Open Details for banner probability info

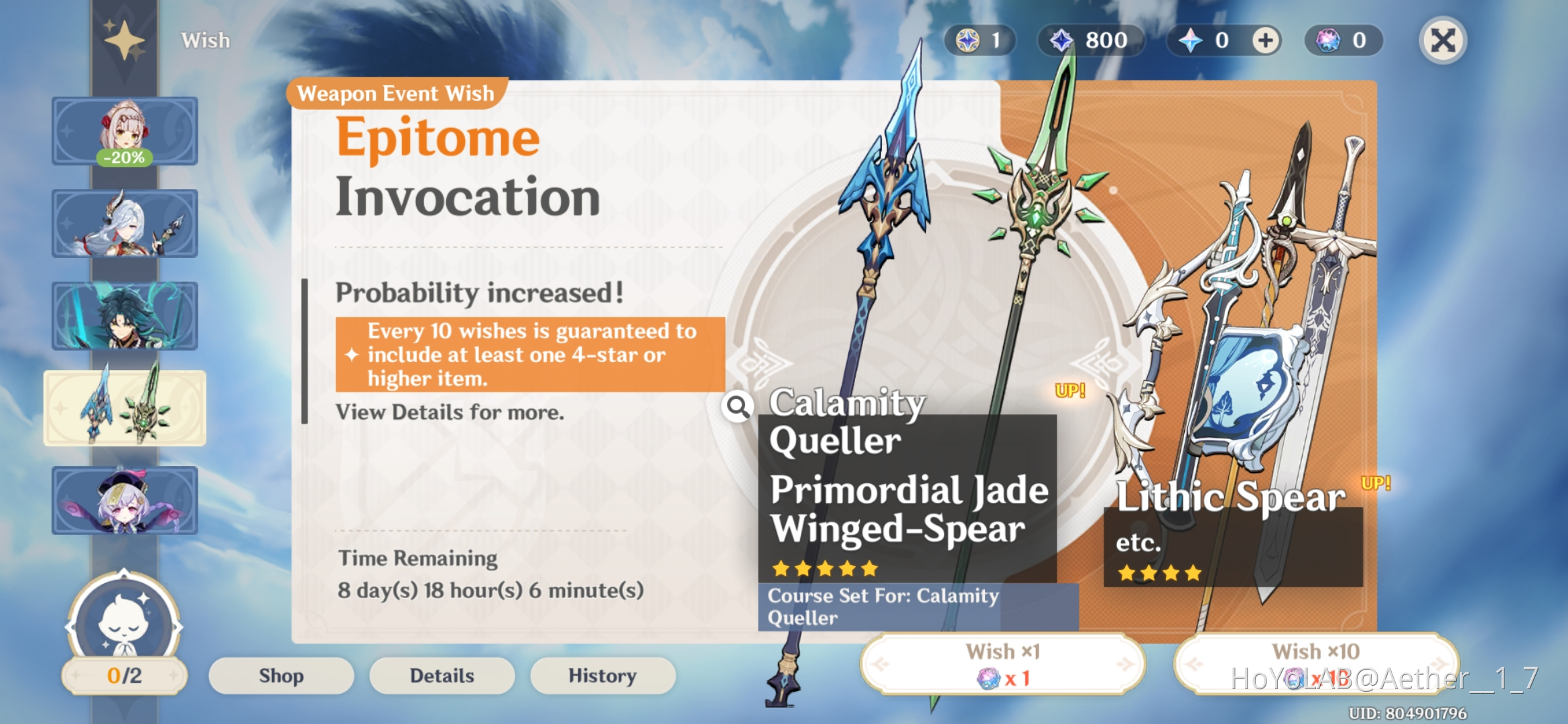(442, 676)
